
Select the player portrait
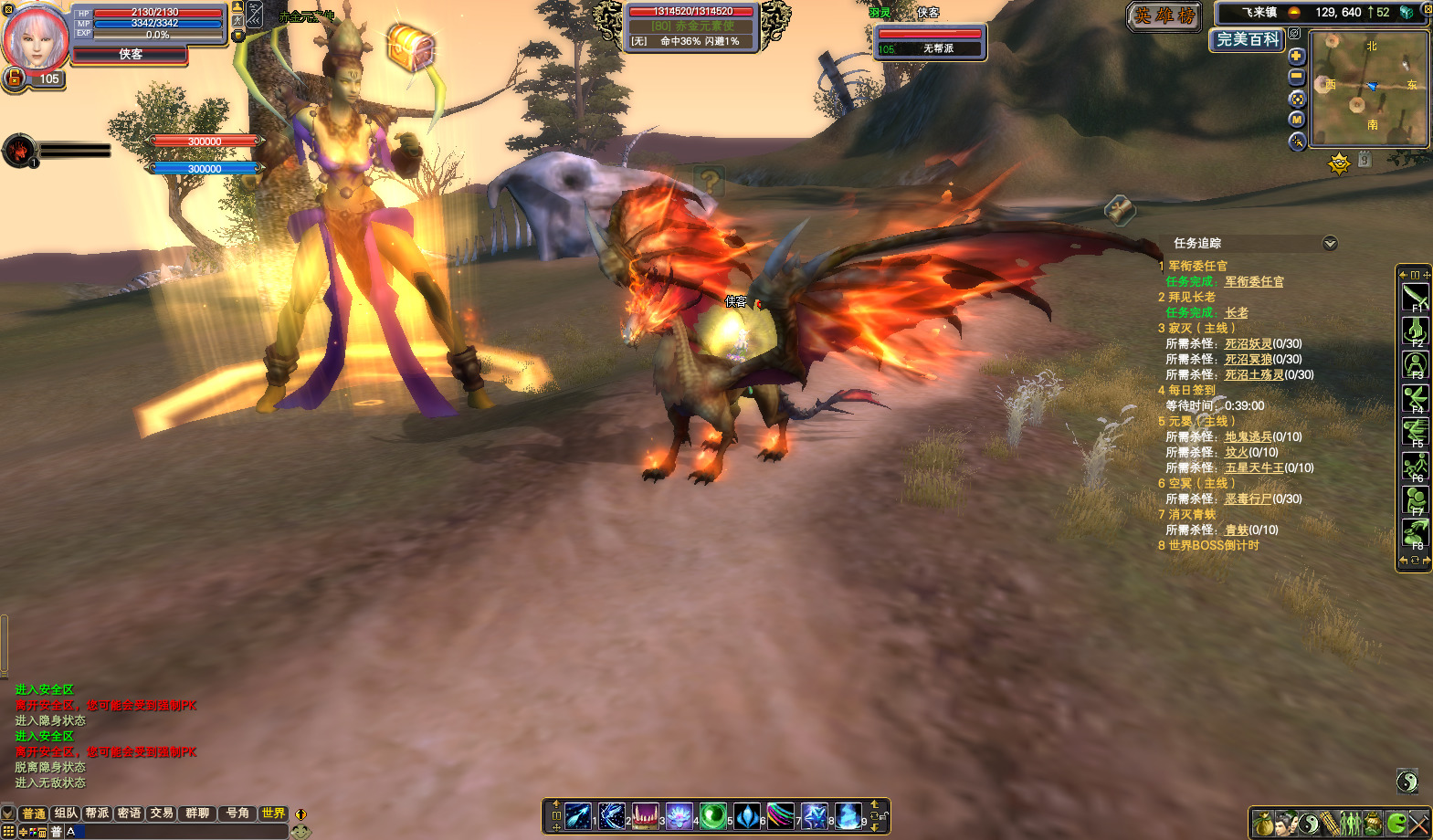[36, 38]
